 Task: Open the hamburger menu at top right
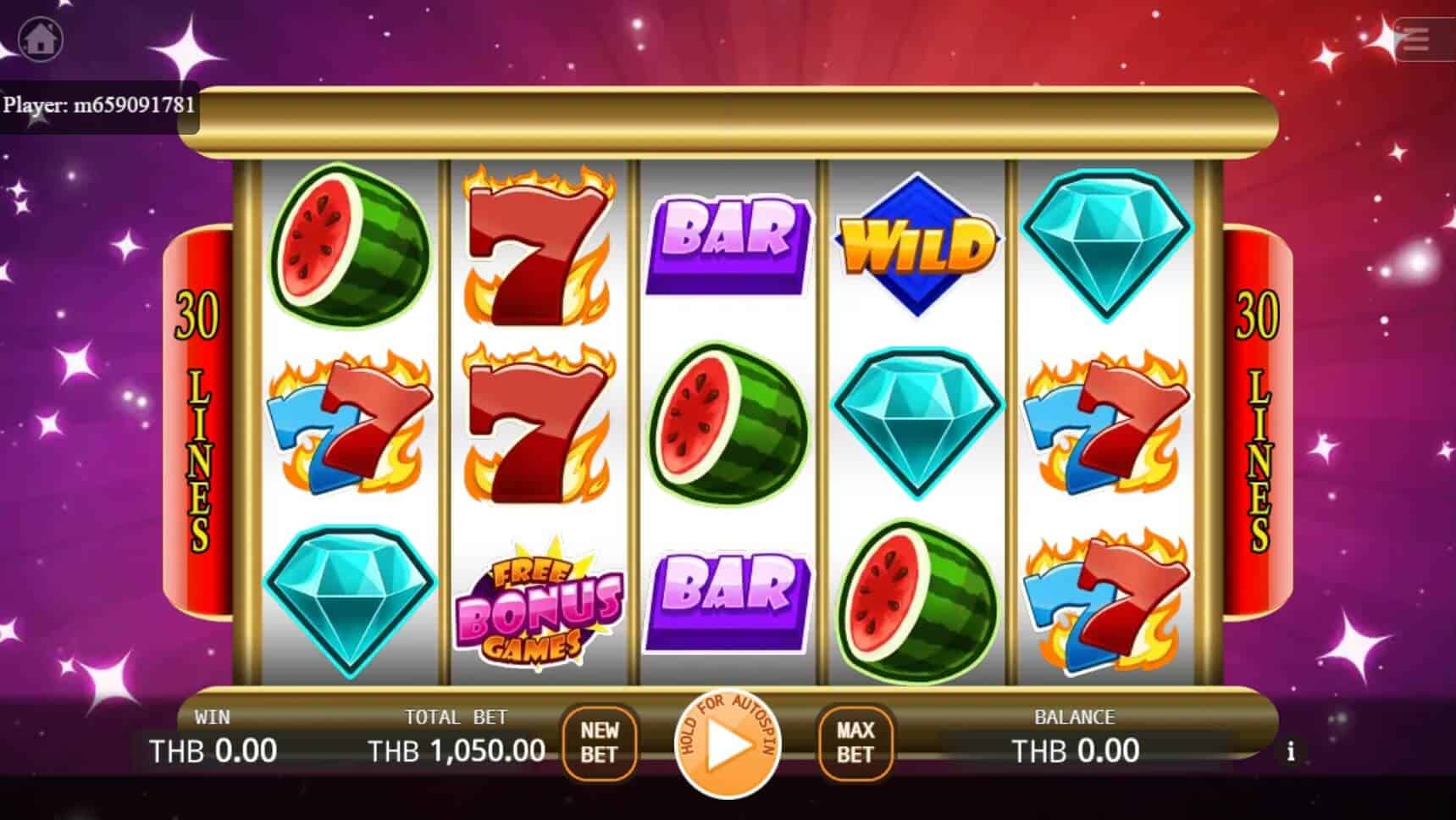(1413, 40)
